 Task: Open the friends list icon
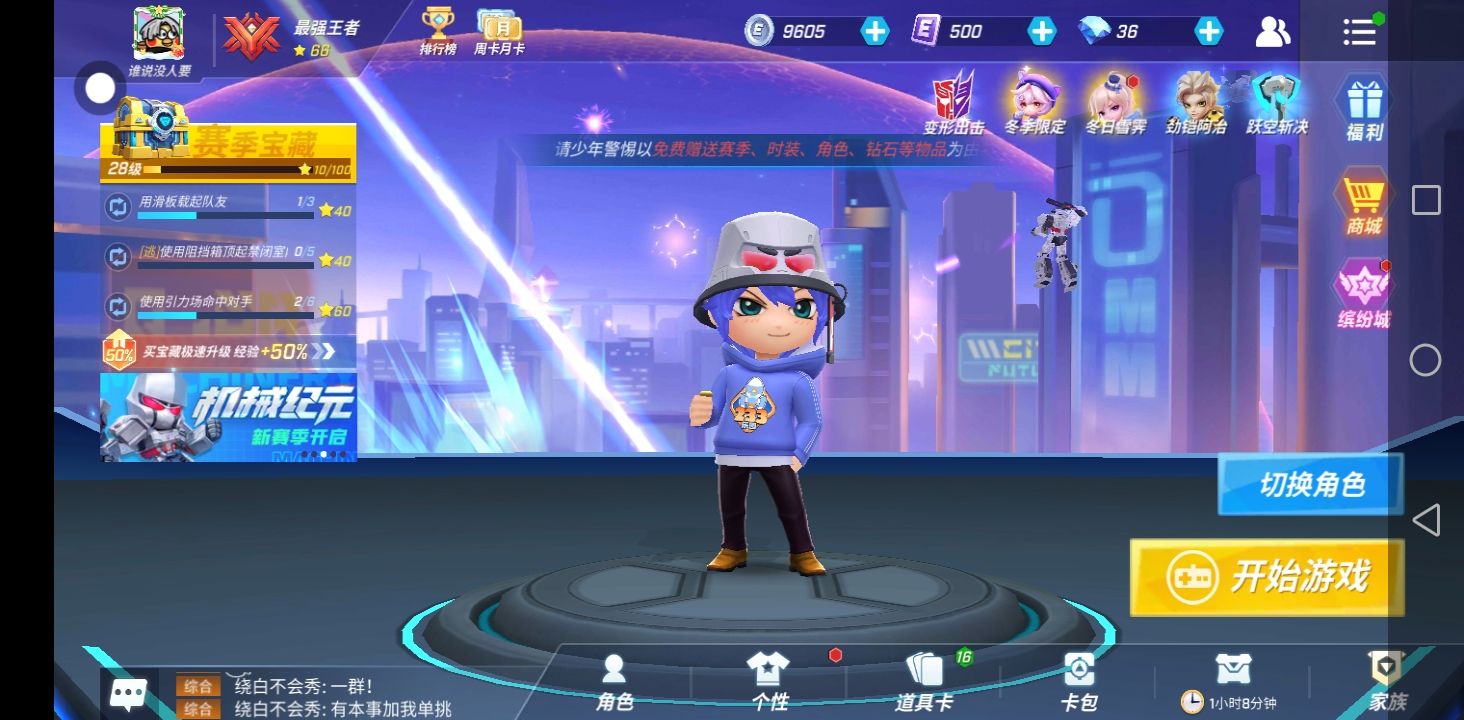(x=1272, y=32)
